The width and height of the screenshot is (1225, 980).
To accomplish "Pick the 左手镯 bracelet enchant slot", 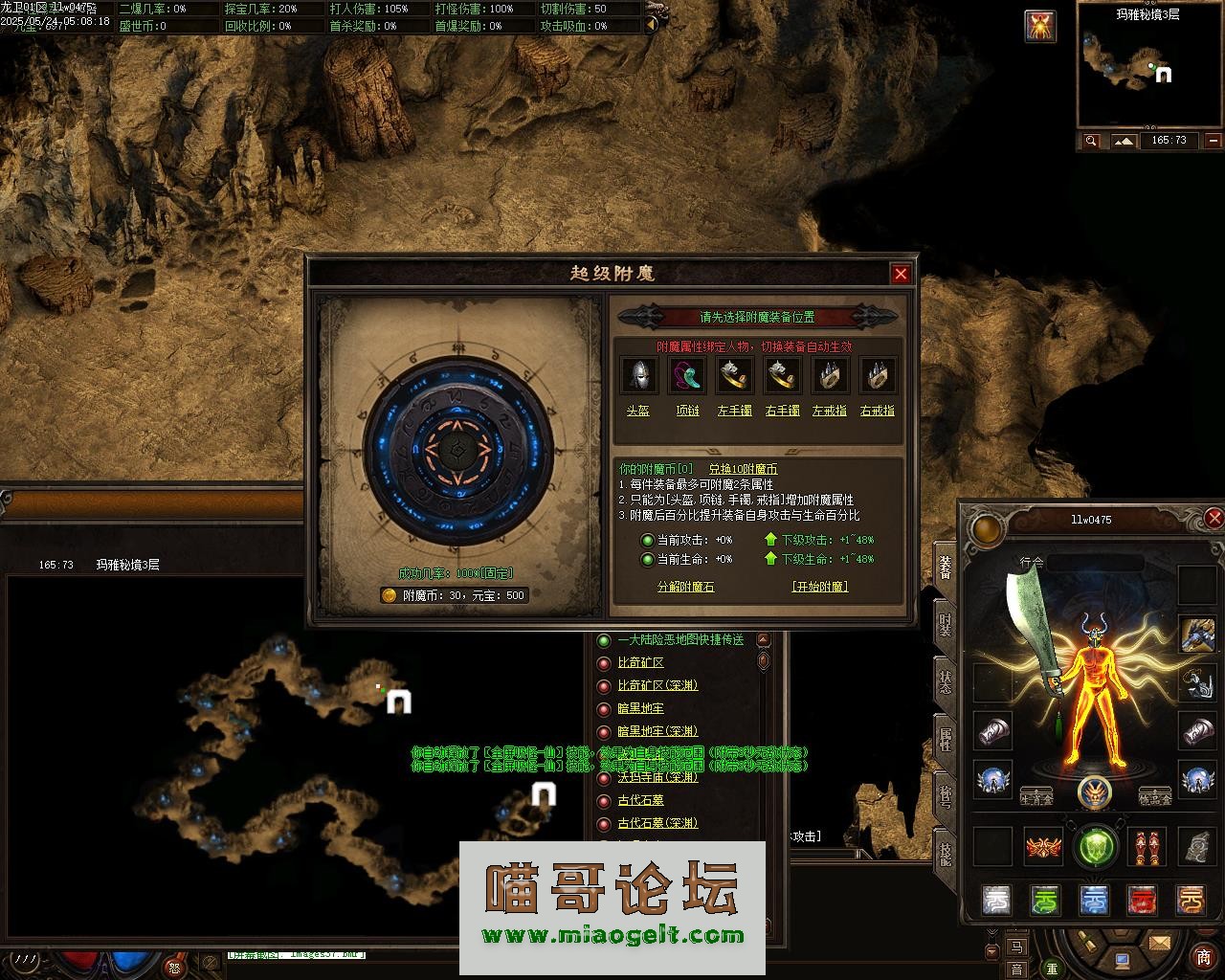I will coord(734,376).
